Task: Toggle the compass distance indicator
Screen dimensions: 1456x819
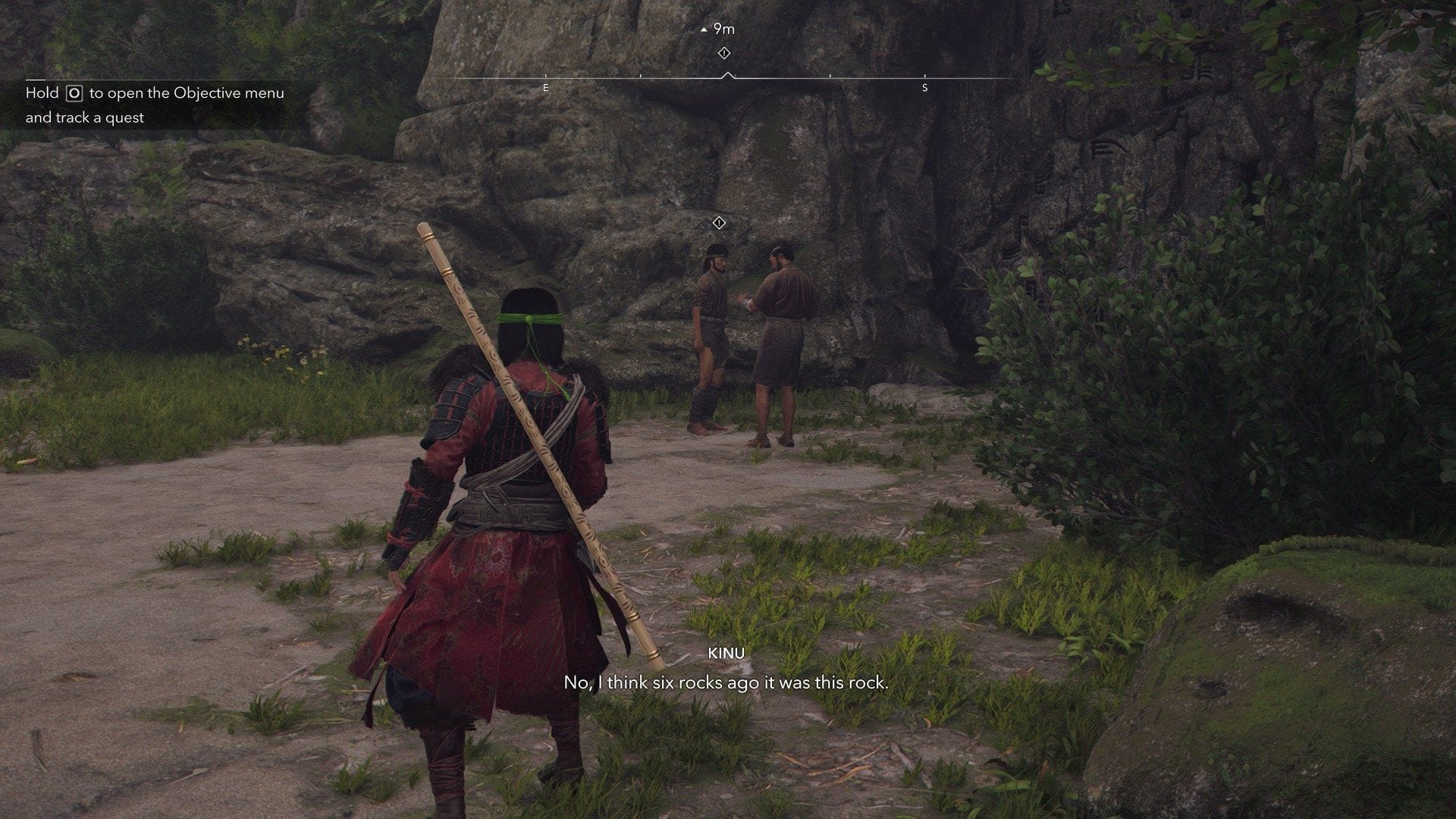Action: 720,29
